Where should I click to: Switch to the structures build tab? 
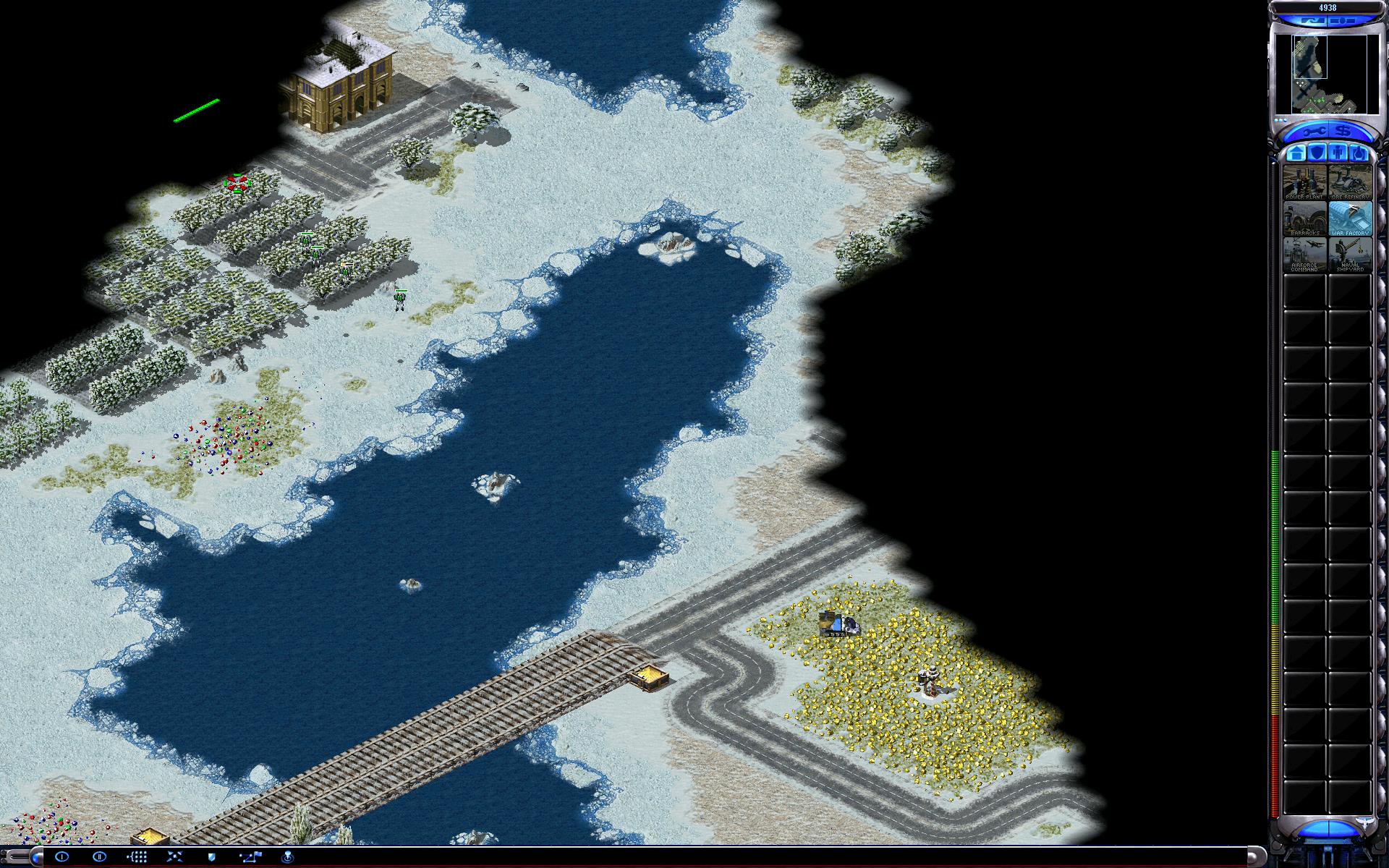tap(1296, 153)
